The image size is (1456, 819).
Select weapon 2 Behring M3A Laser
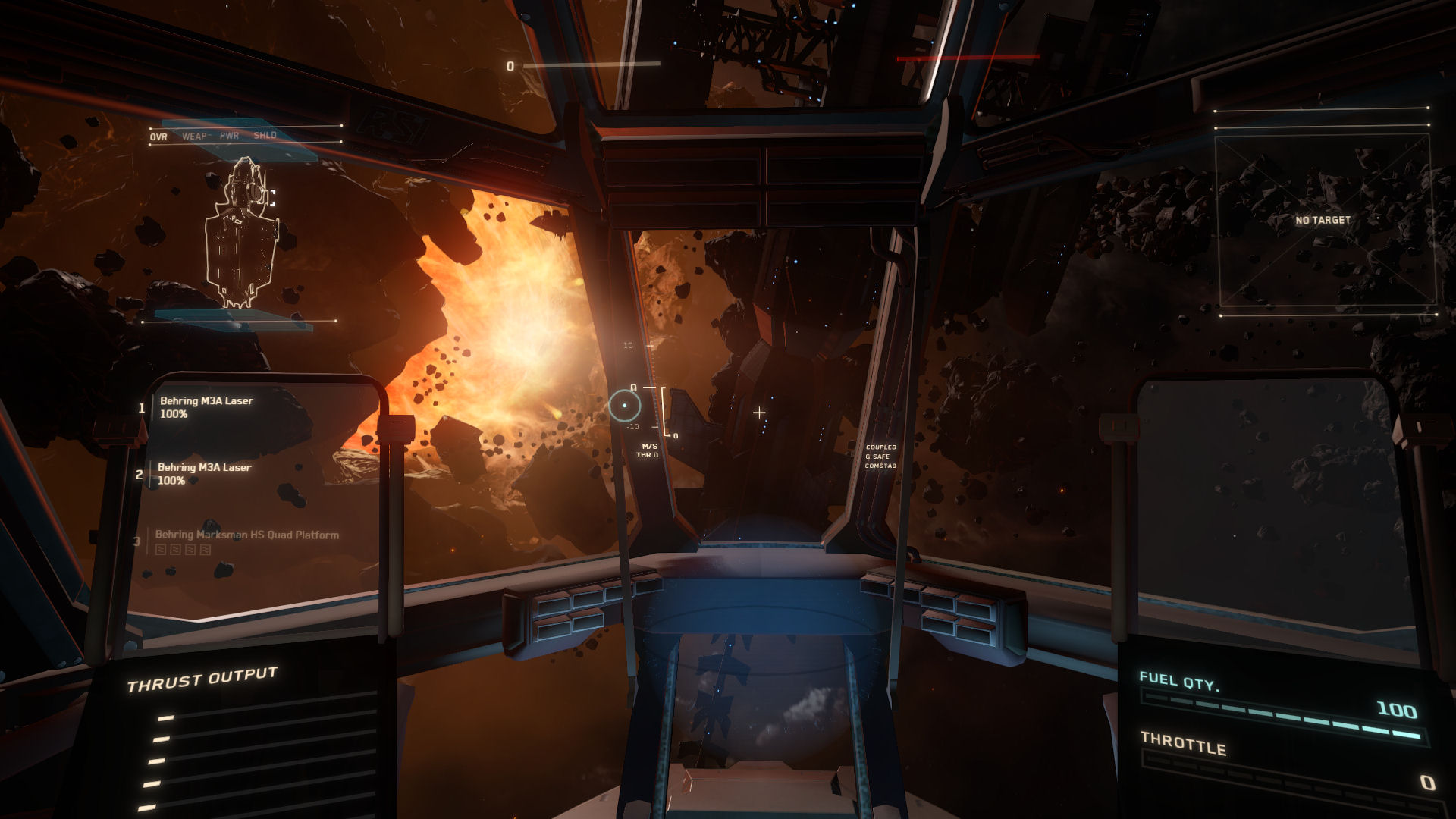coord(204,473)
